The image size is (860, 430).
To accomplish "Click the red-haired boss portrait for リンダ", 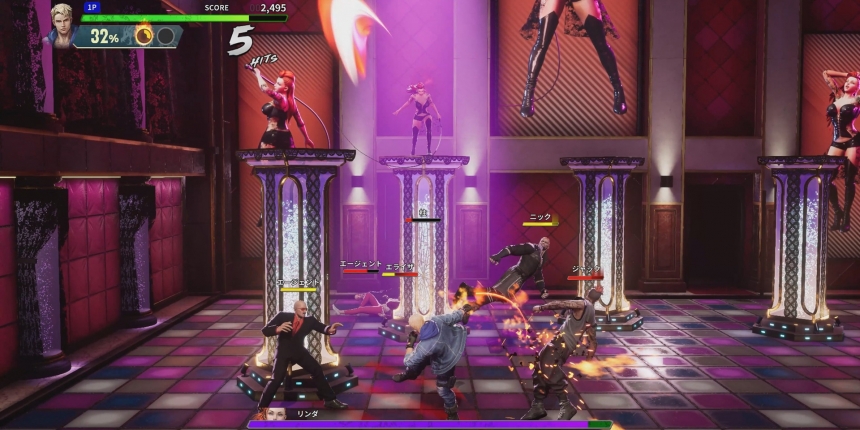I will click(x=276, y=415).
